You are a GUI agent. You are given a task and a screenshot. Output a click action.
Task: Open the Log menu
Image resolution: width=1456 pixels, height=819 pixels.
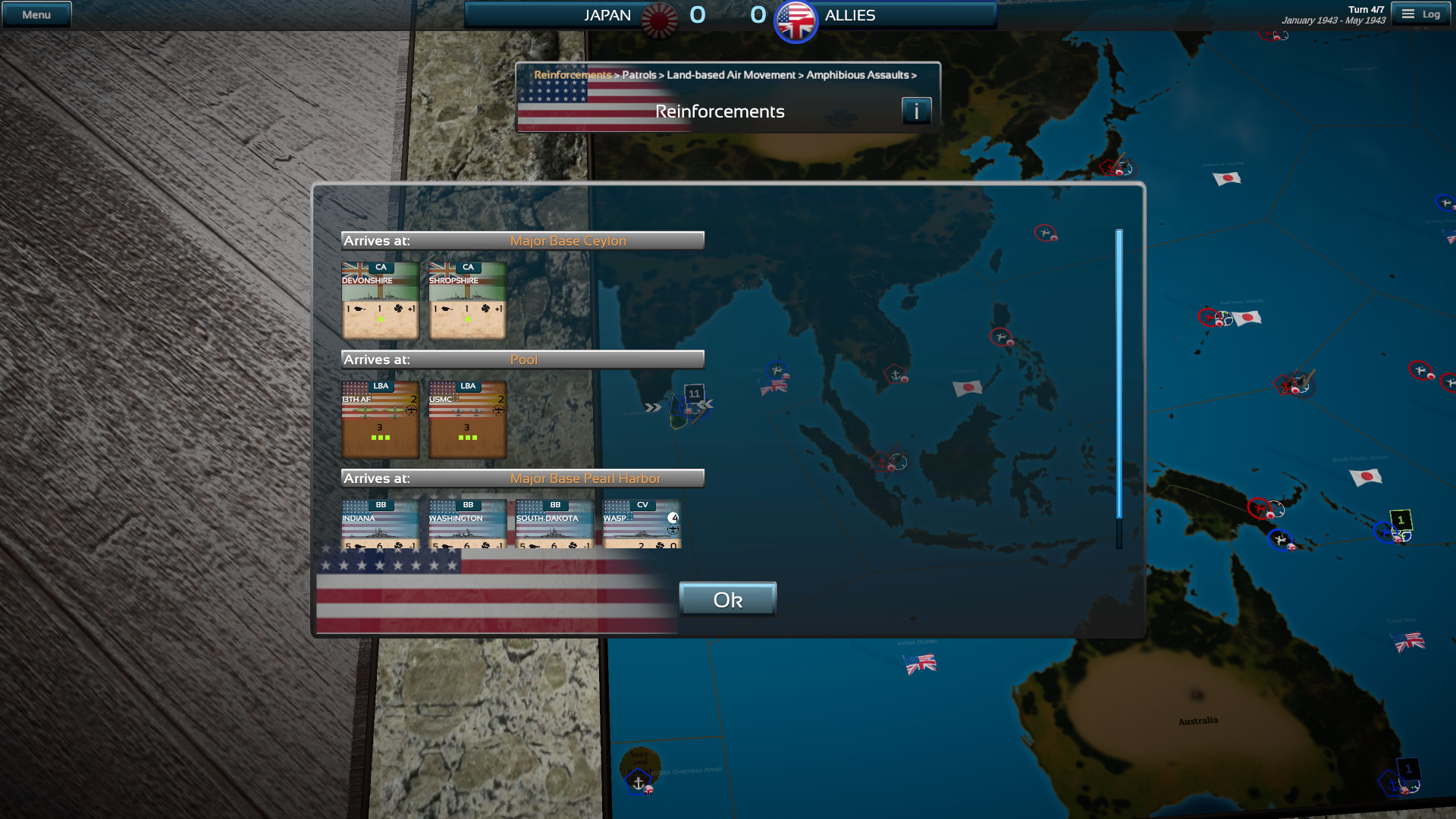(x=1421, y=14)
